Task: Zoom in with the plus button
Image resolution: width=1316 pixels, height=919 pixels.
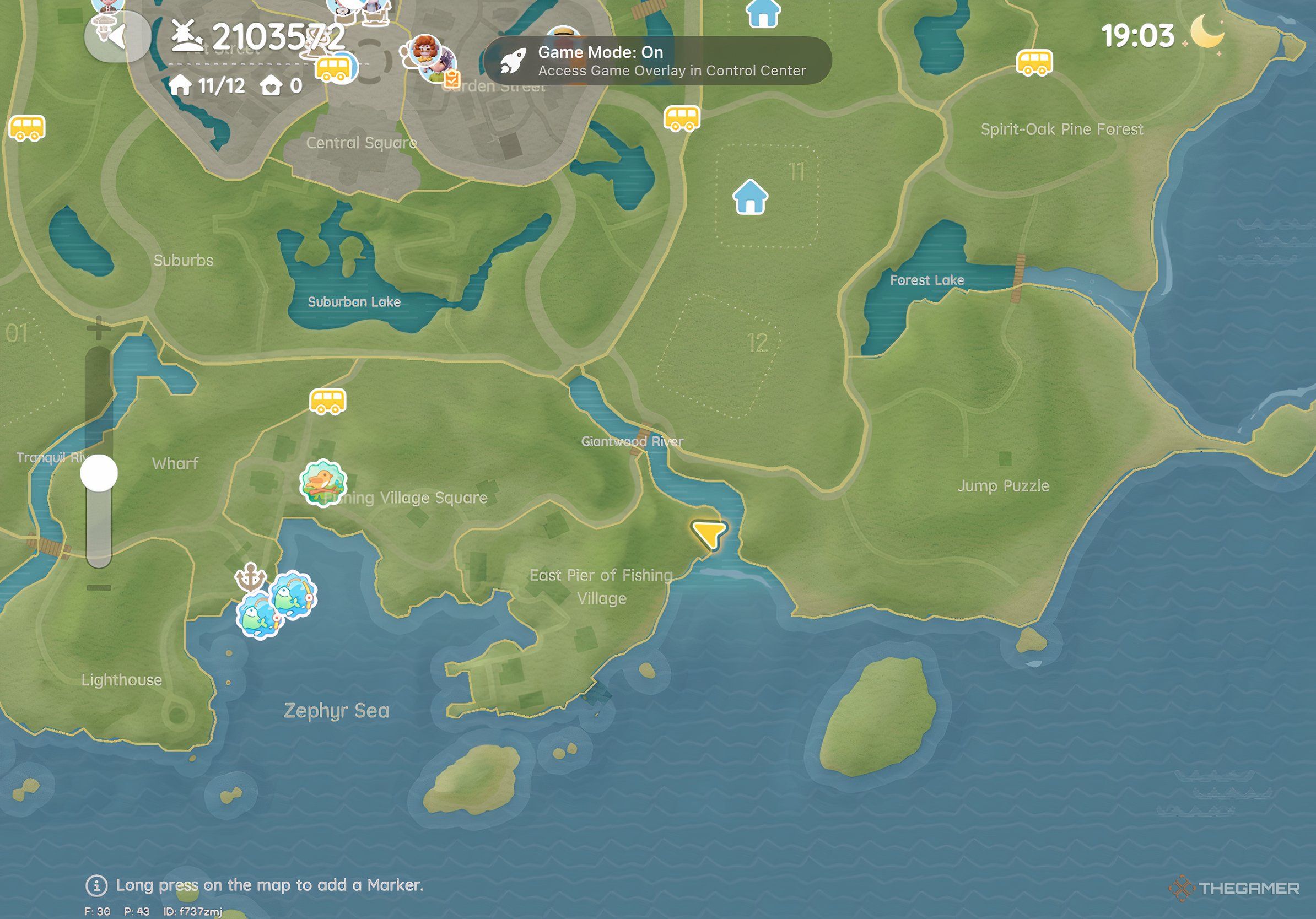Action: click(x=99, y=329)
